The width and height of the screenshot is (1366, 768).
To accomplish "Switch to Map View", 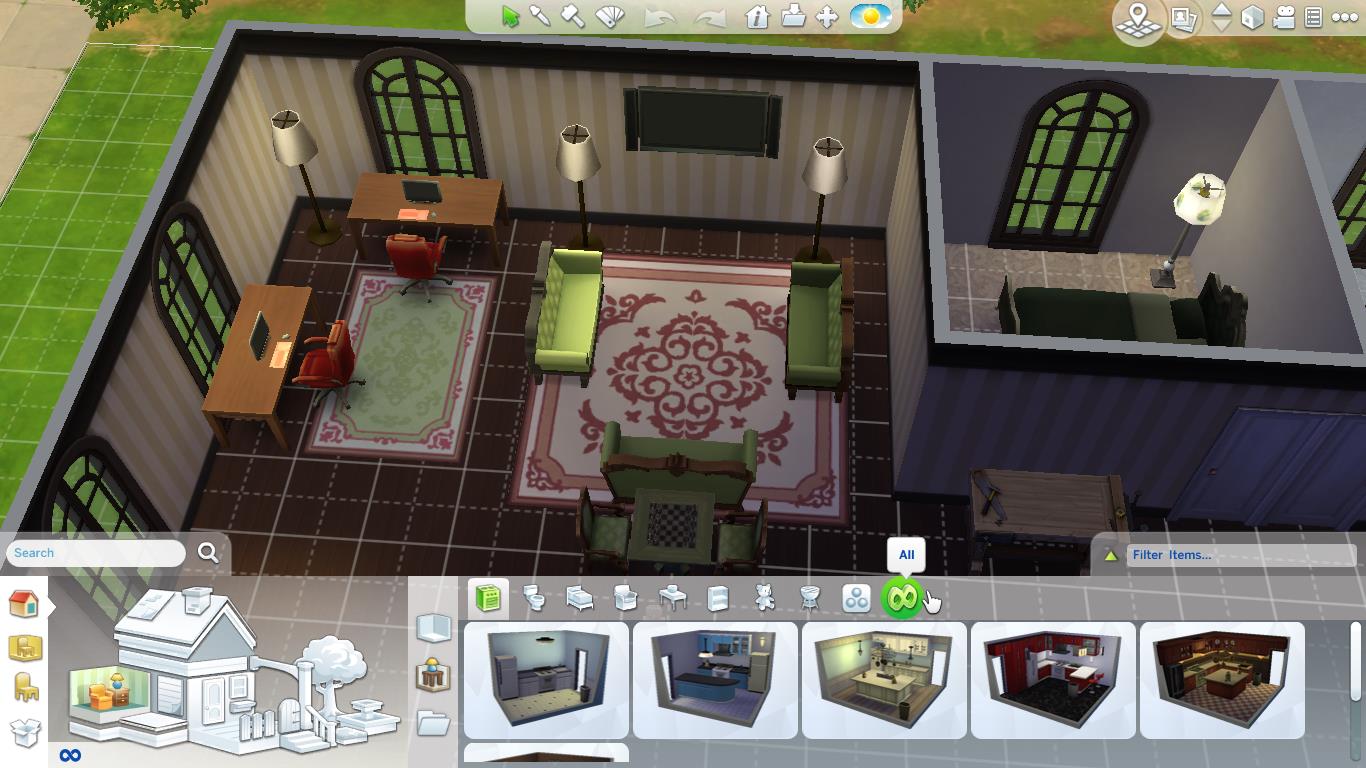I will pyautogui.click(x=1138, y=17).
